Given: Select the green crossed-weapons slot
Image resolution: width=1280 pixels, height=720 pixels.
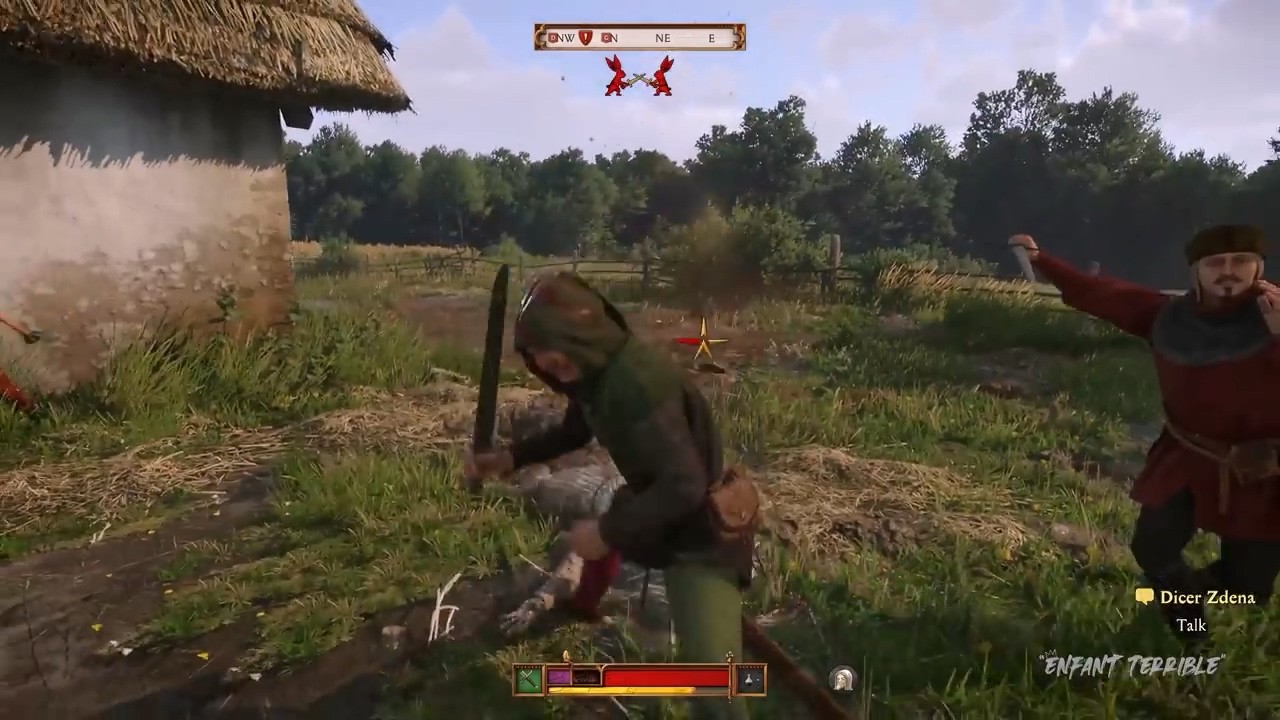Looking at the screenshot, I should point(528,680).
